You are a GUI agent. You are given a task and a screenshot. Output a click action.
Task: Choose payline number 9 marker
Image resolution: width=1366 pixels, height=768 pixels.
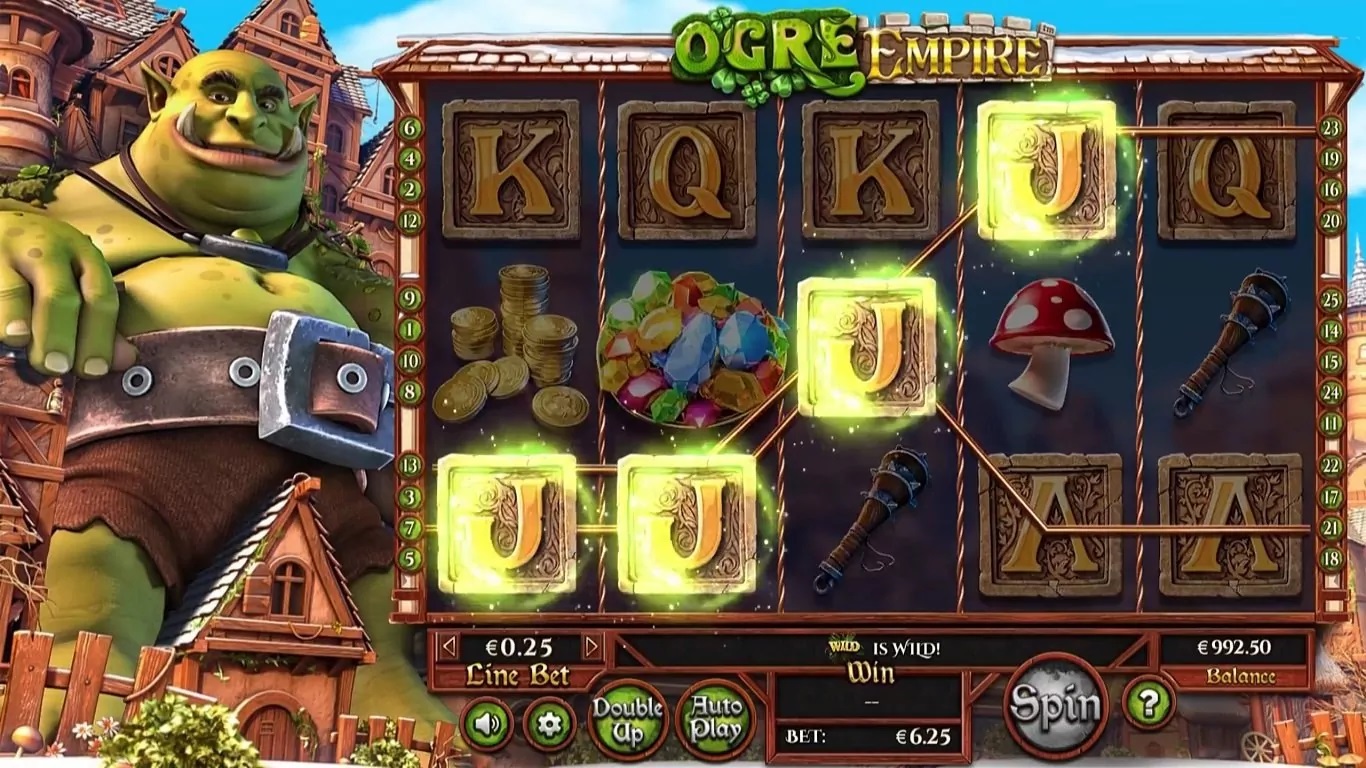click(410, 298)
